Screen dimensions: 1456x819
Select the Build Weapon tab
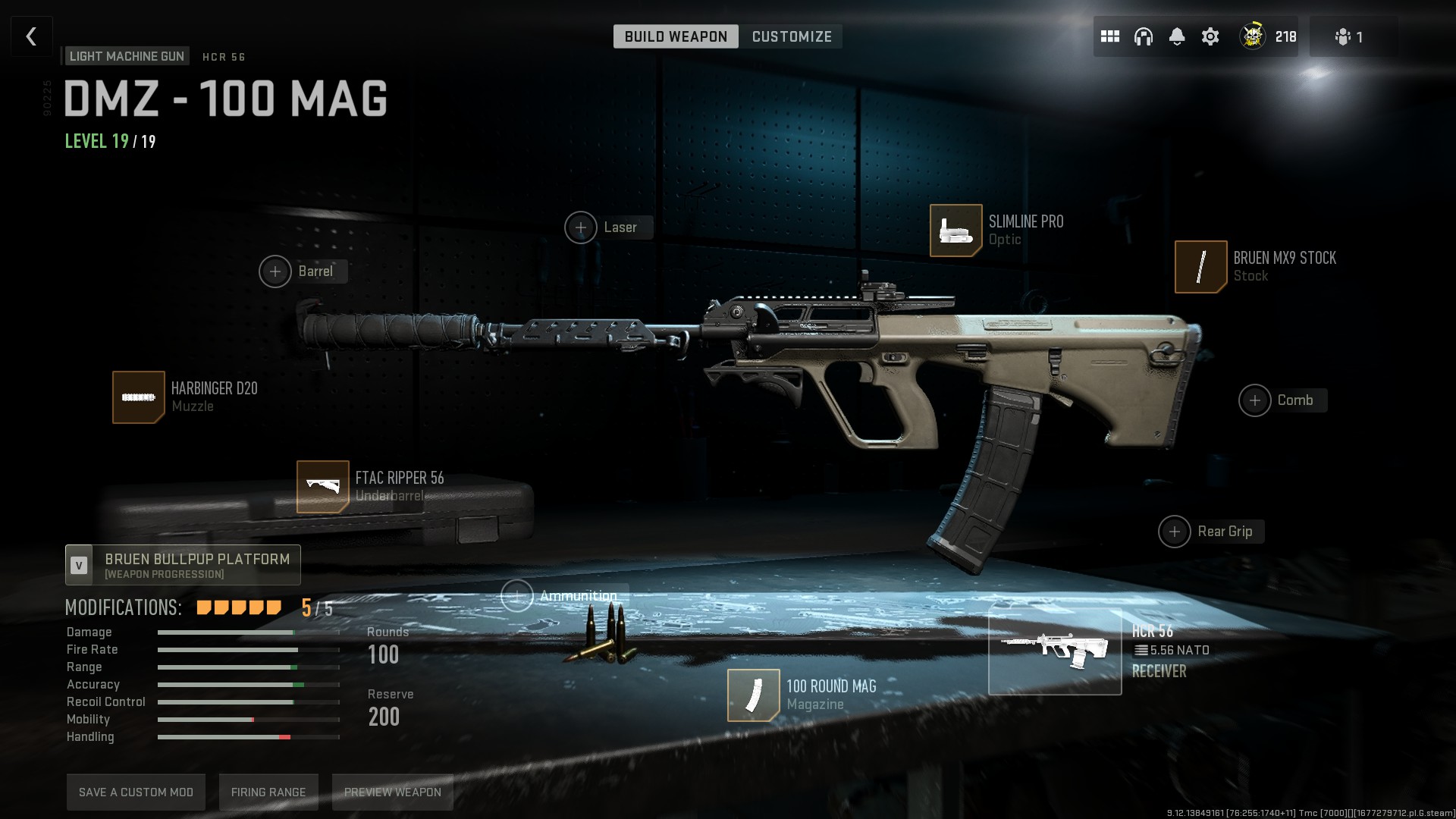tap(676, 36)
